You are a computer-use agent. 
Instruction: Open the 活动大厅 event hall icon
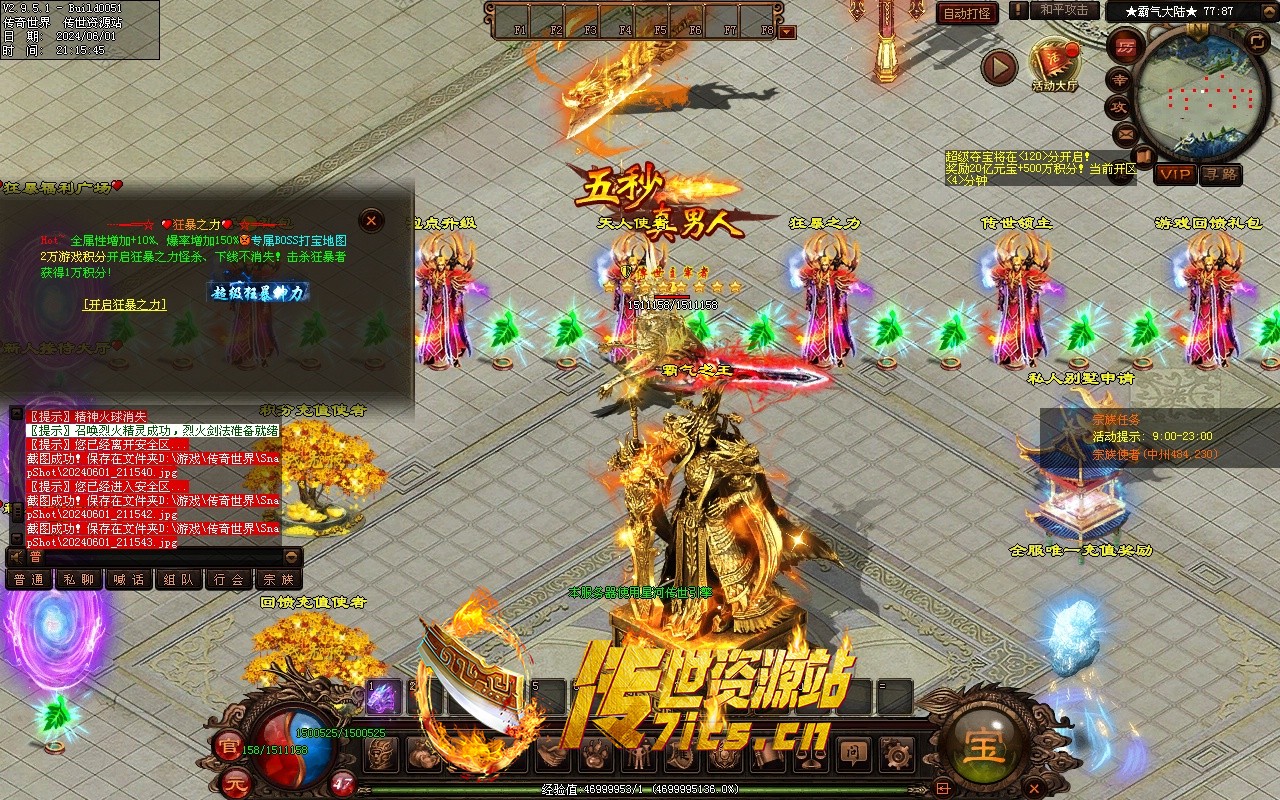point(1055,63)
